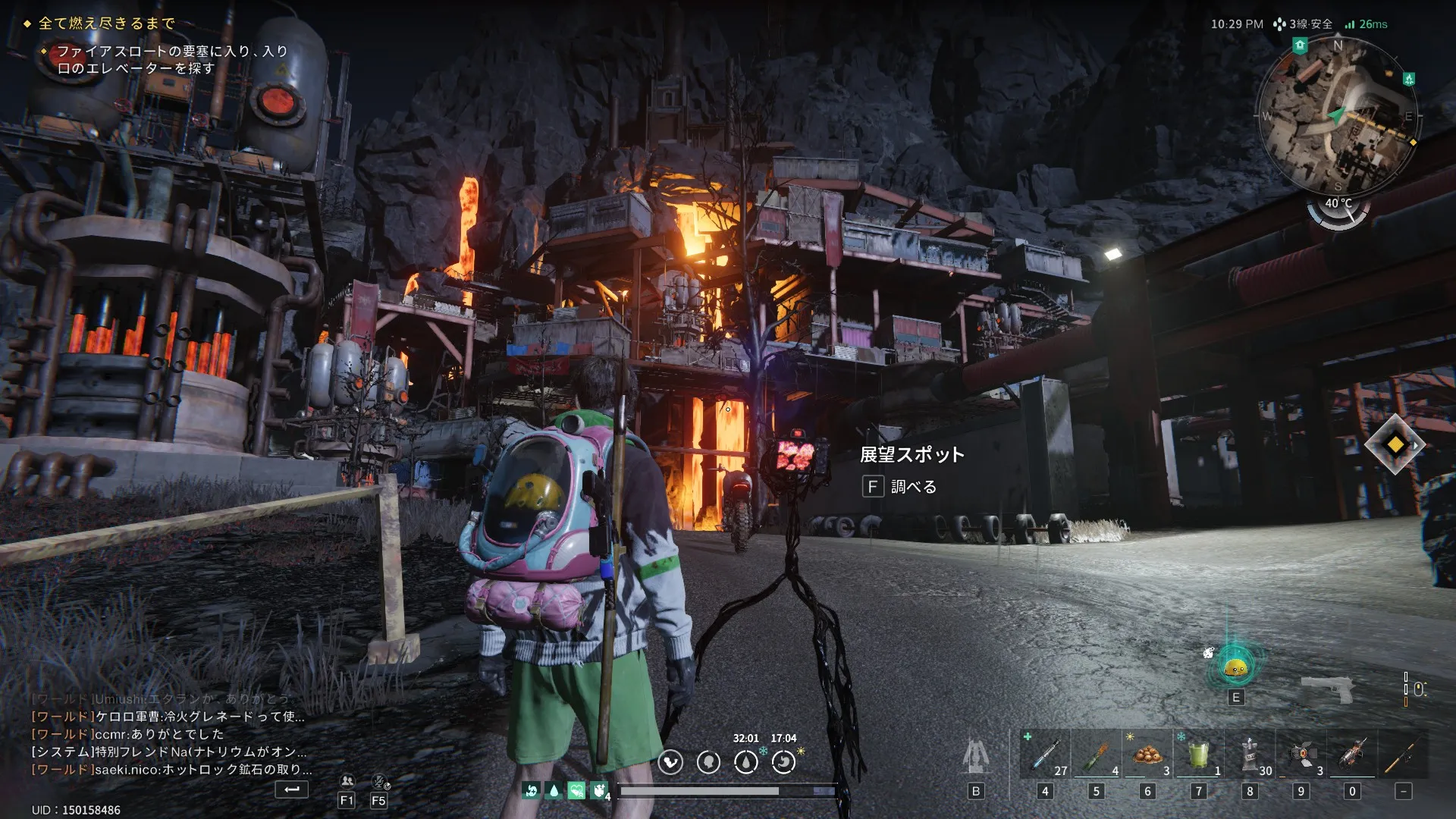Equip the fishing rod hotbar slot
The image size is (1456, 819).
click(1403, 754)
